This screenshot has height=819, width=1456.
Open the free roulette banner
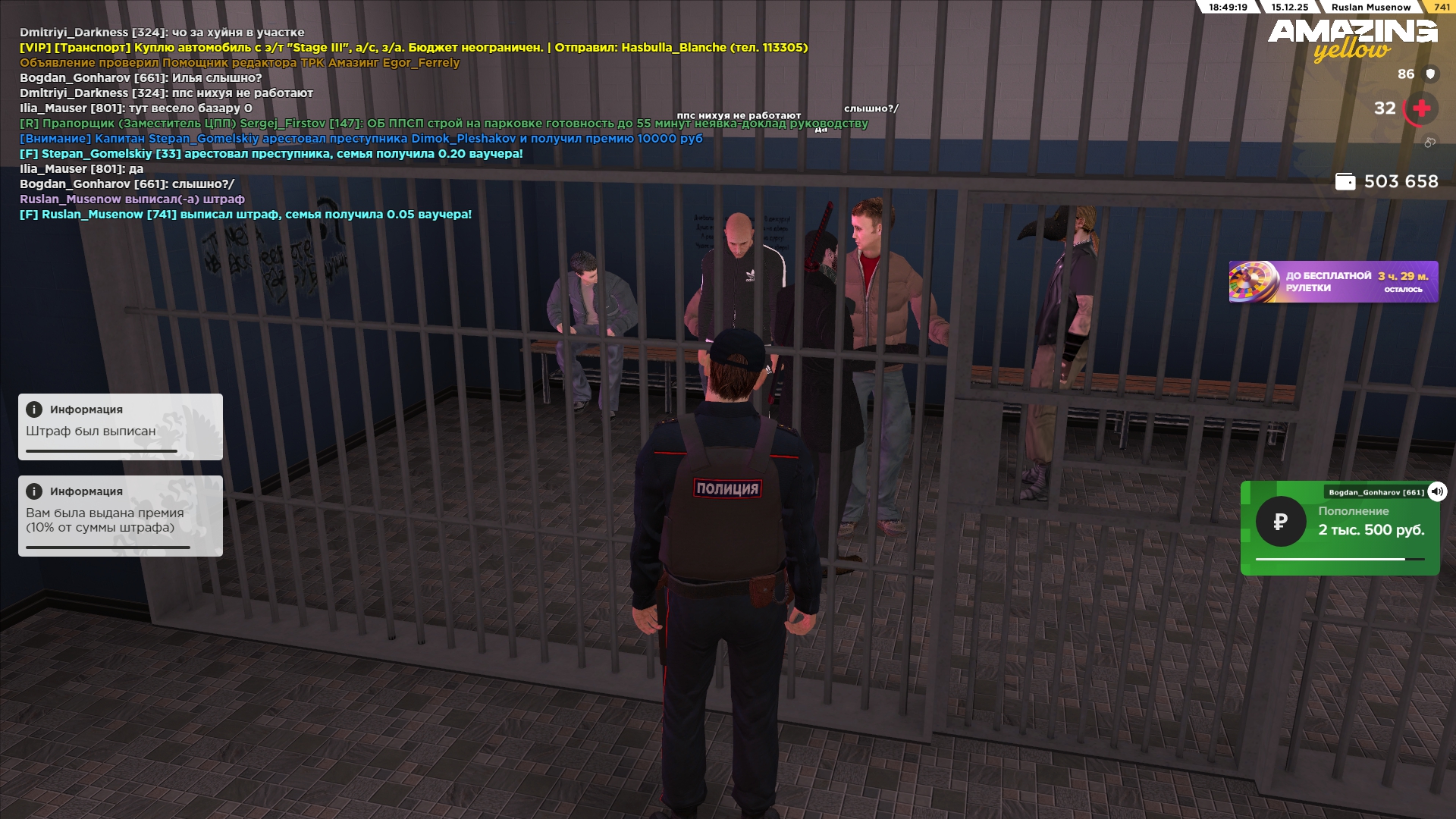[x=1333, y=282]
